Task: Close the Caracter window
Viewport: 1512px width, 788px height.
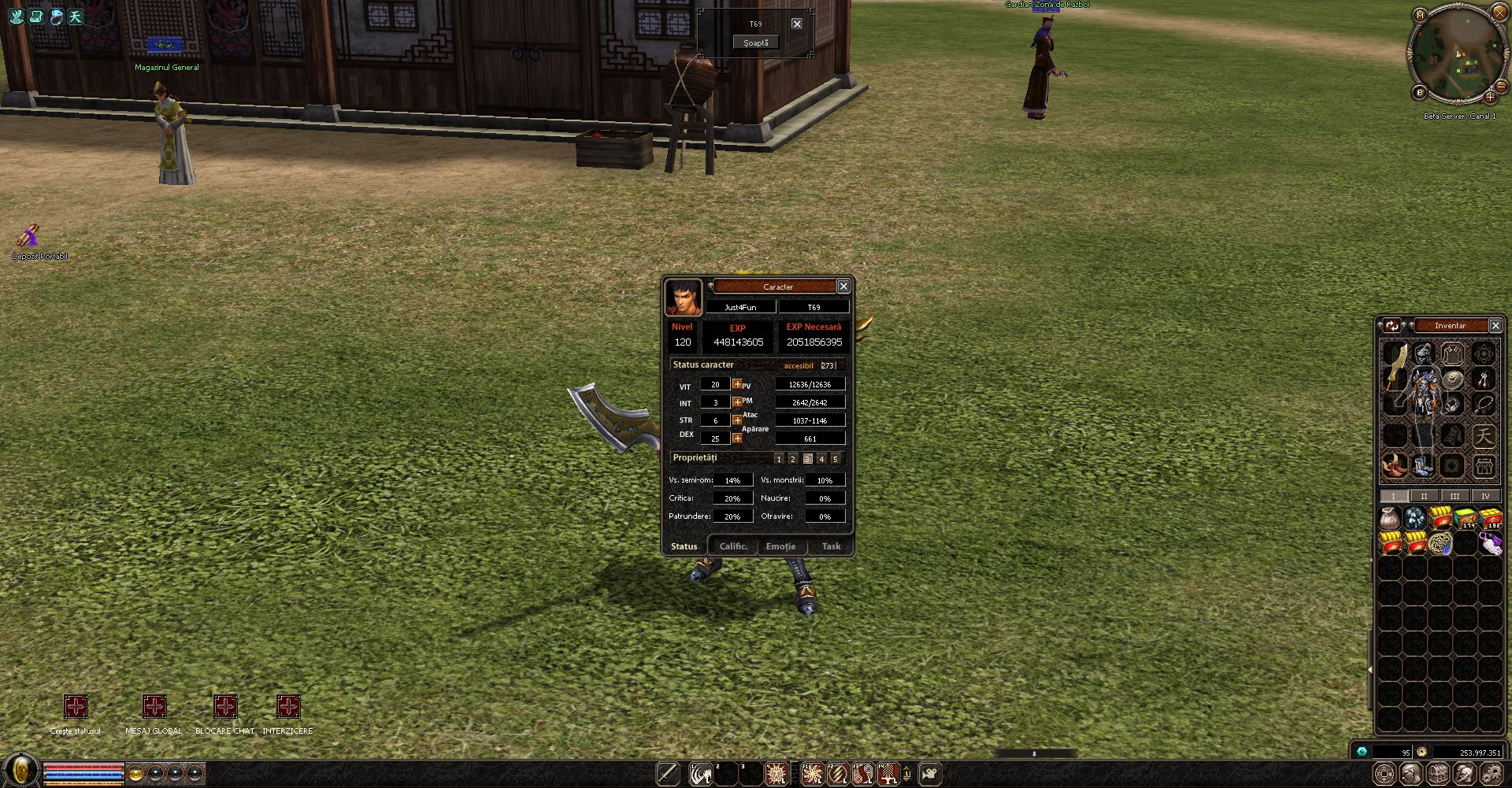Action: tap(843, 287)
